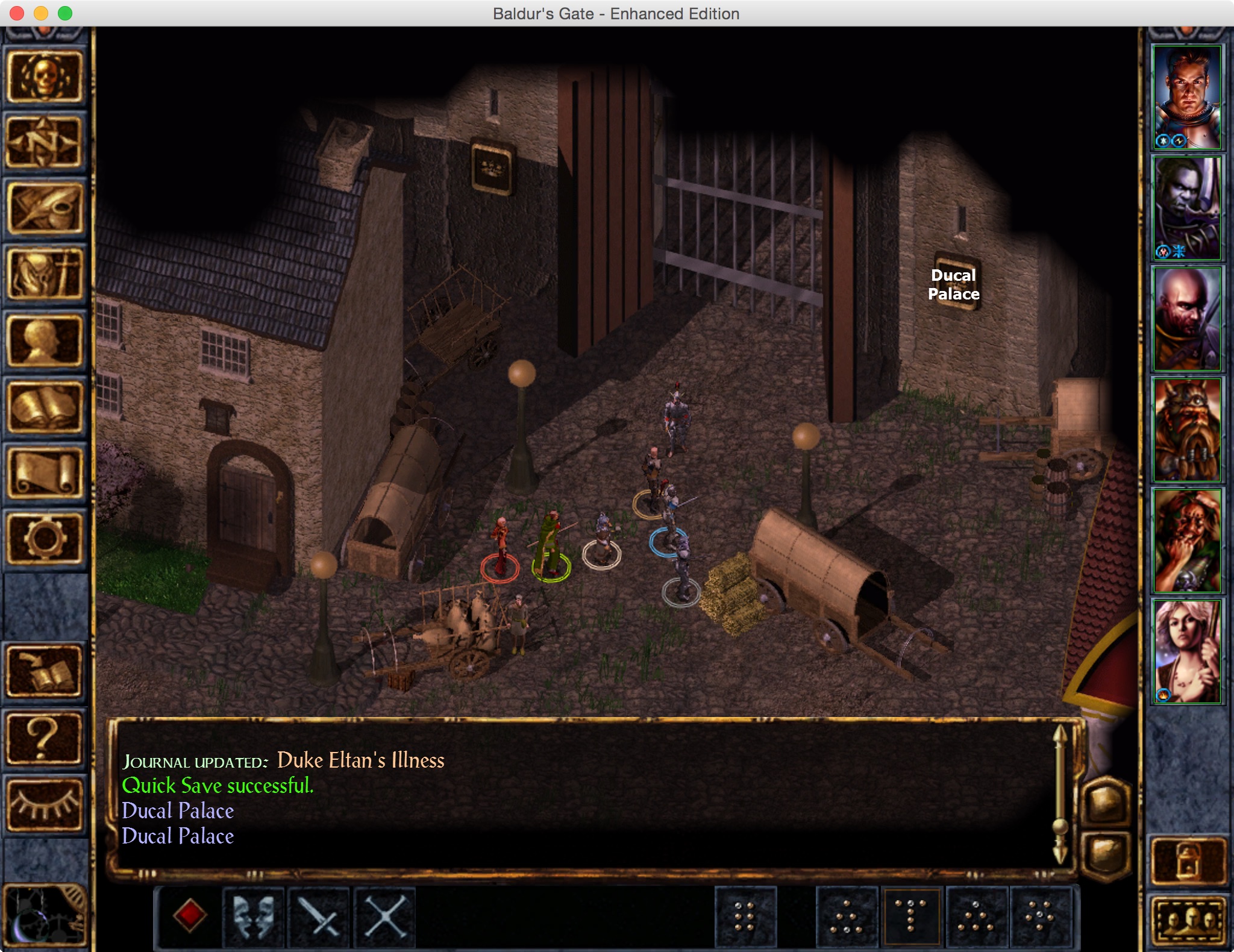The image size is (1234, 952).
Task: Select the blonde woman's portrait
Action: click(1186, 651)
